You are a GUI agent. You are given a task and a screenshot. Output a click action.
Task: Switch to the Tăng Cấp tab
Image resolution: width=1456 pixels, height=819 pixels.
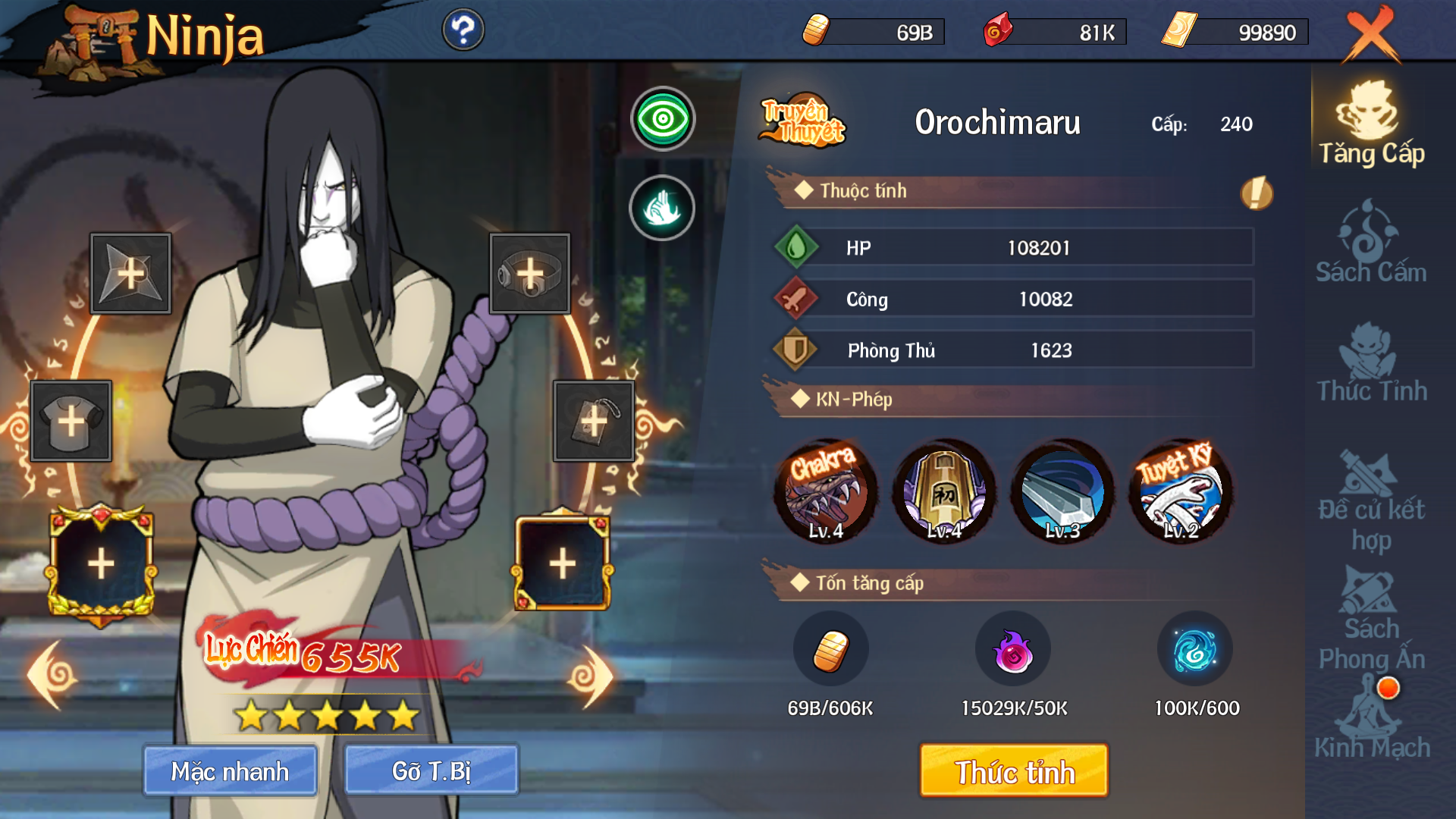(1371, 124)
